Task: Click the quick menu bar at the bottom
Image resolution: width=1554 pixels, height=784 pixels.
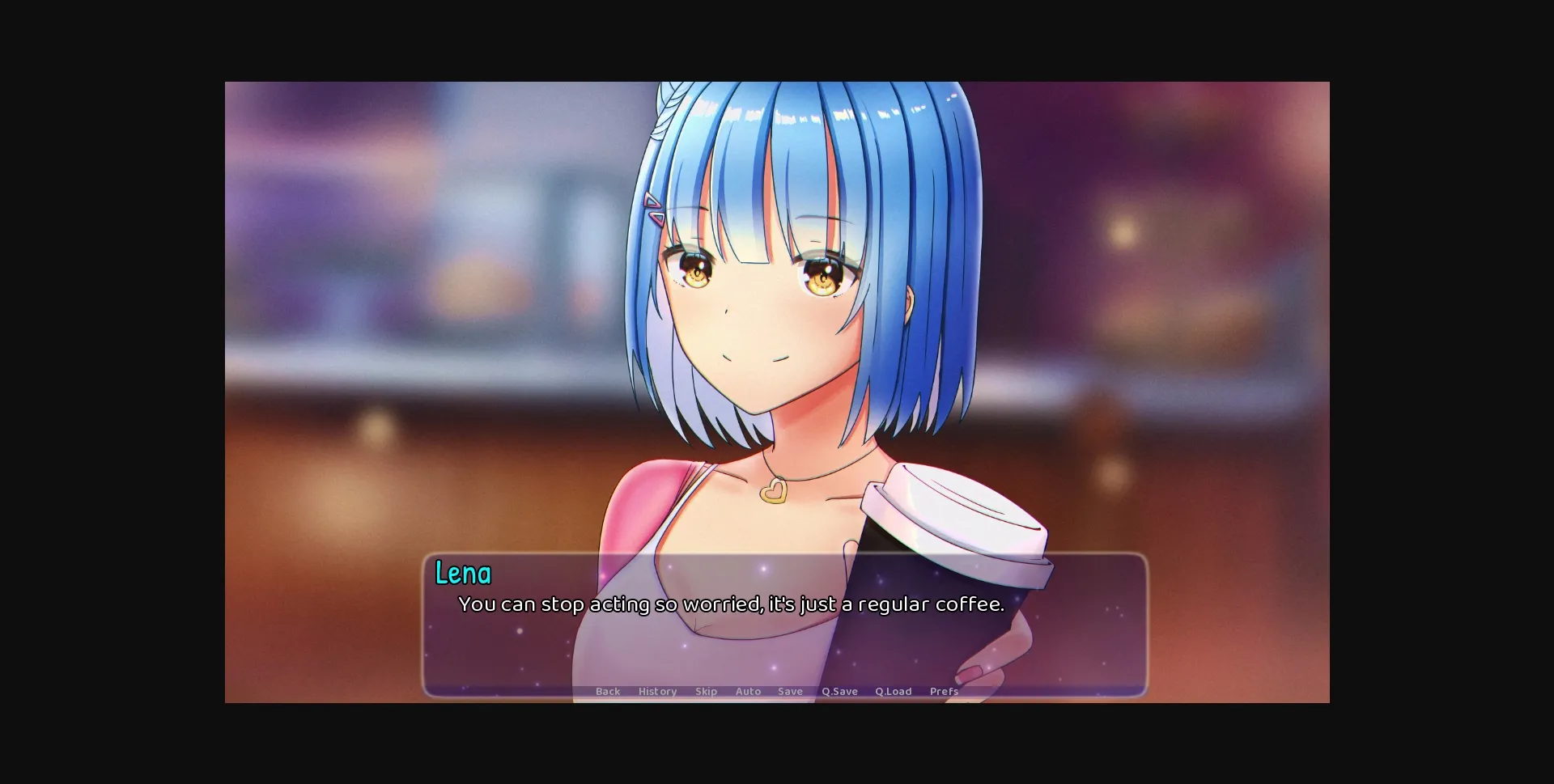Action: coord(777,691)
